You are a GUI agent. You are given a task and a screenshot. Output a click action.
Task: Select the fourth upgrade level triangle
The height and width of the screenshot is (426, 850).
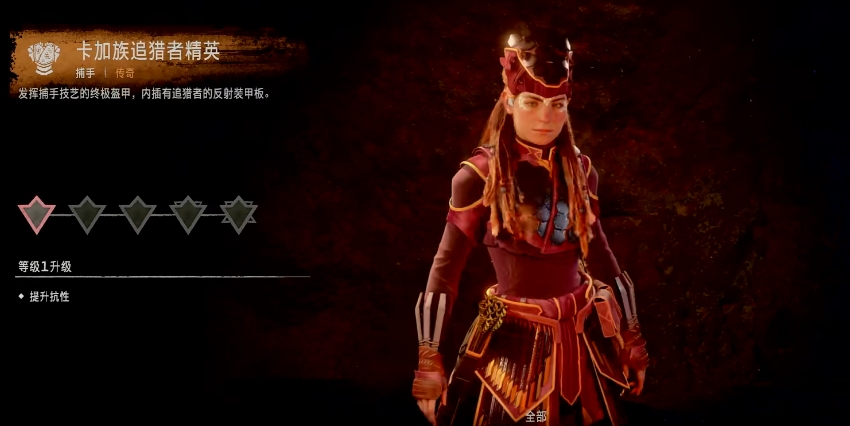tap(188, 212)
